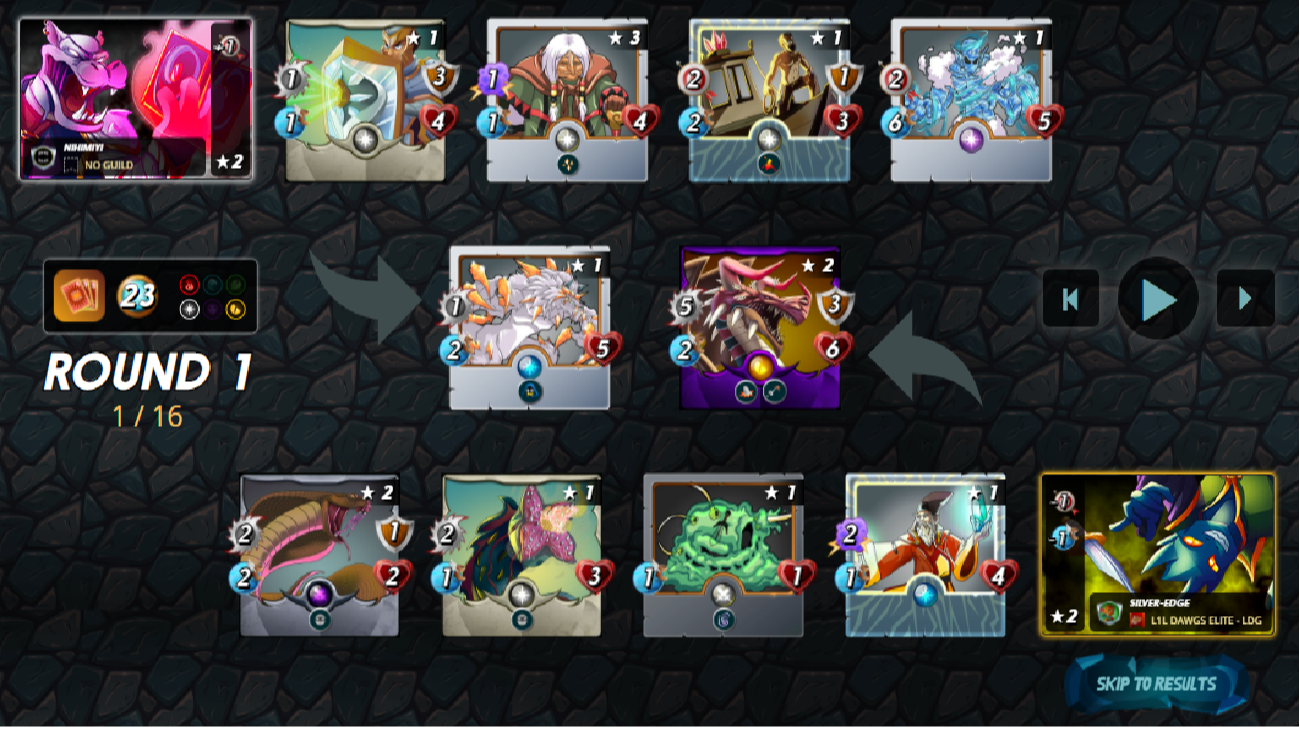Step forward one battle action
Screen dimensions: 1300x730
point(1243,296)
